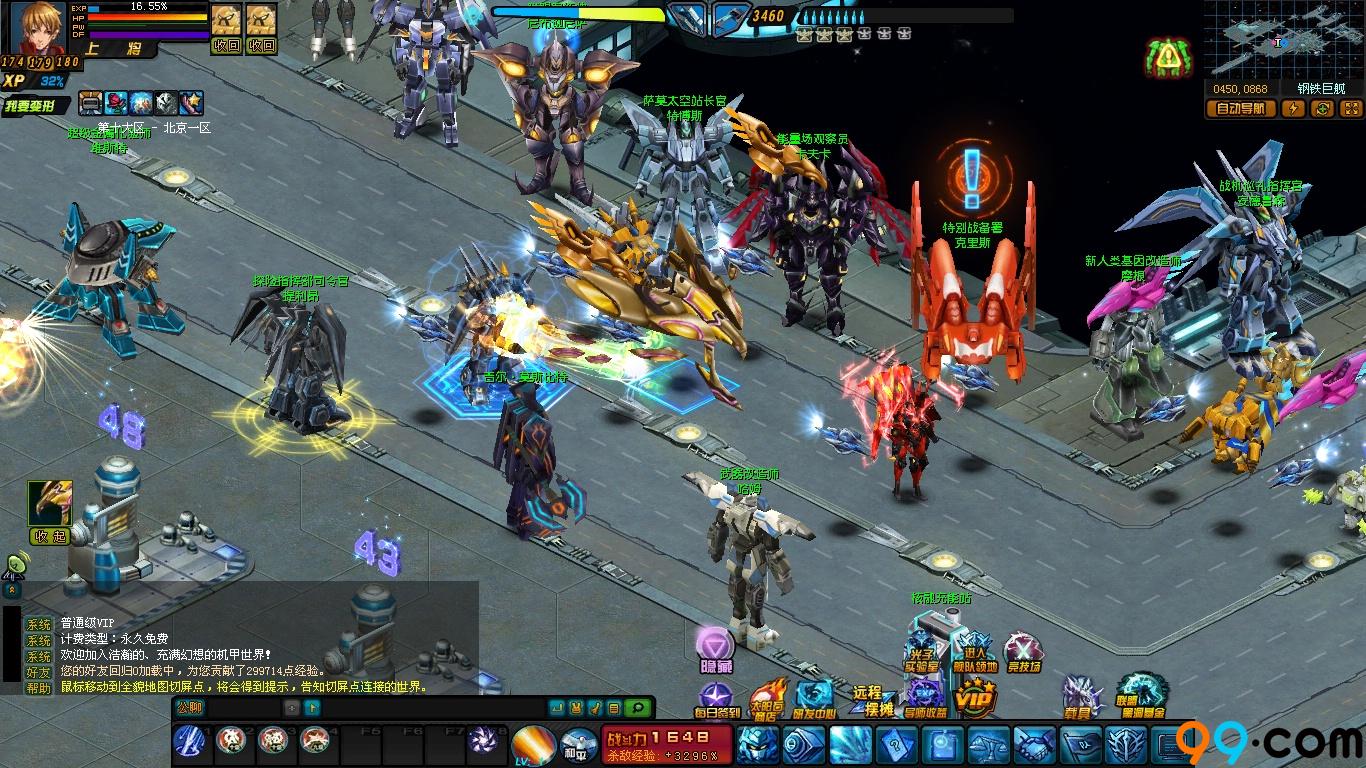The width and height of the screenshot is (1366, 768).
Task: Click the 隐藏 hide button
Action: 715,648
